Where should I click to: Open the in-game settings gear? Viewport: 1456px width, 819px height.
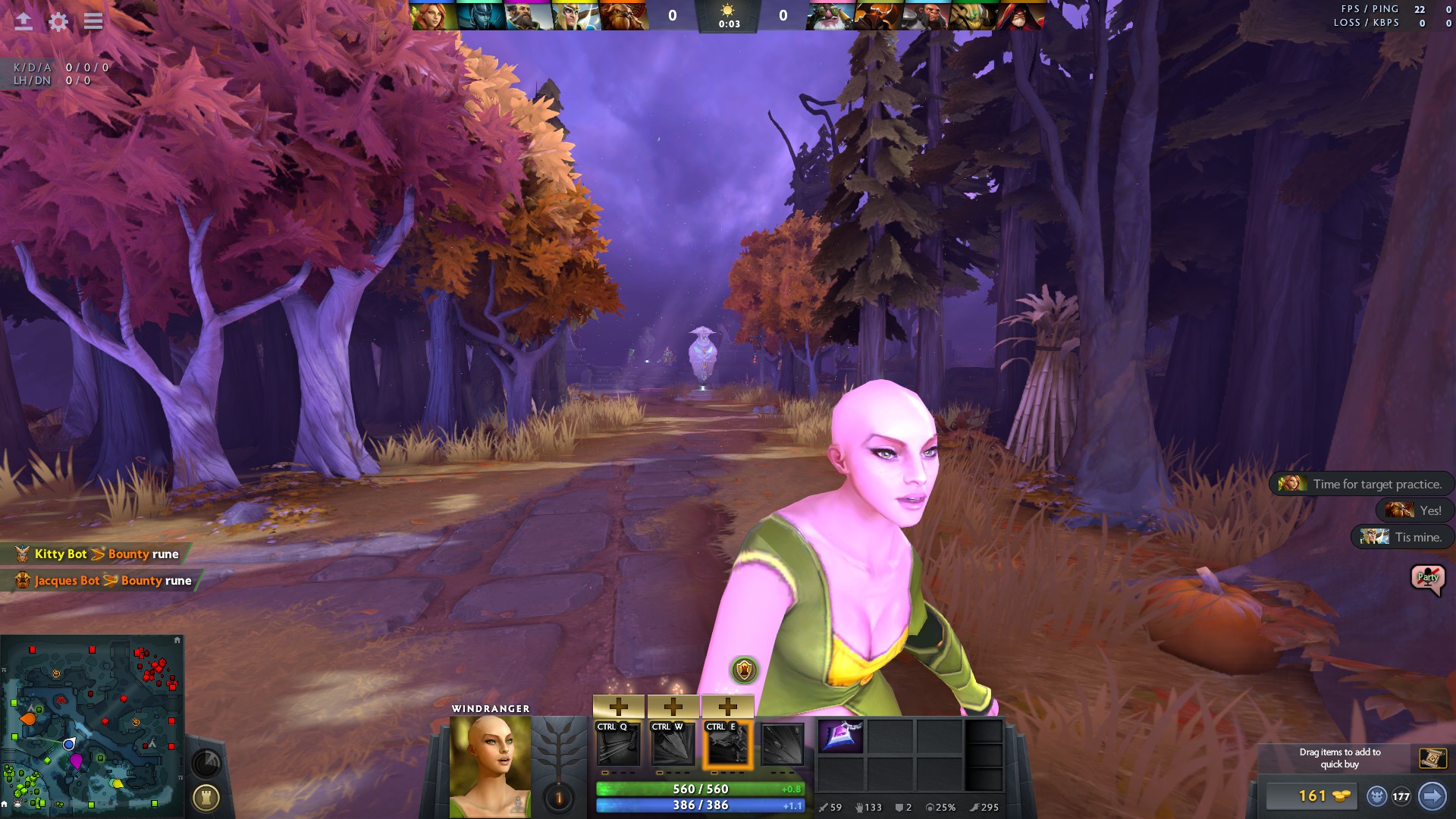click(57, 21)
